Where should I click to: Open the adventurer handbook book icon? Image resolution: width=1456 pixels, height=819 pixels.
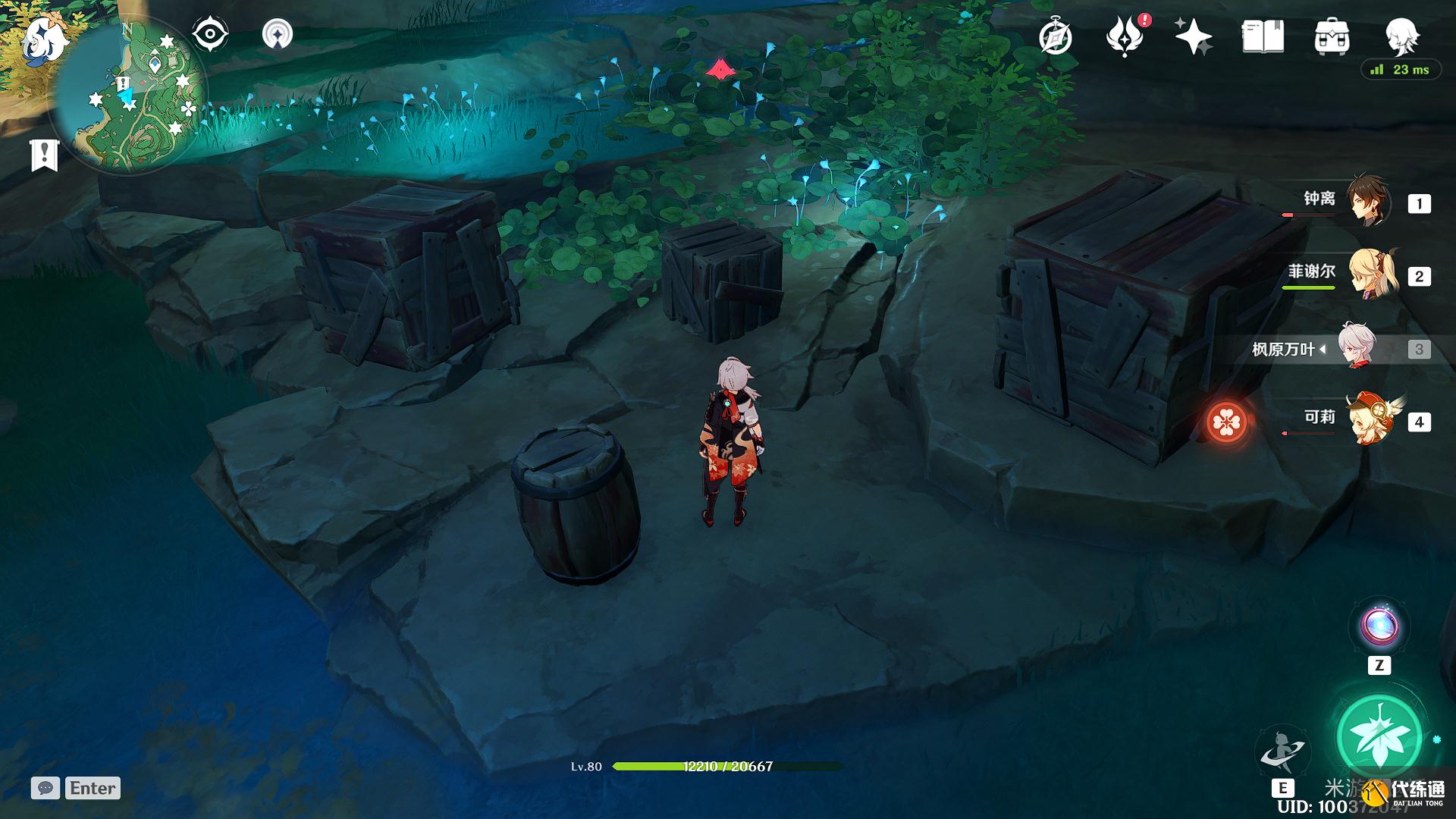click(x=1263, y=37)
